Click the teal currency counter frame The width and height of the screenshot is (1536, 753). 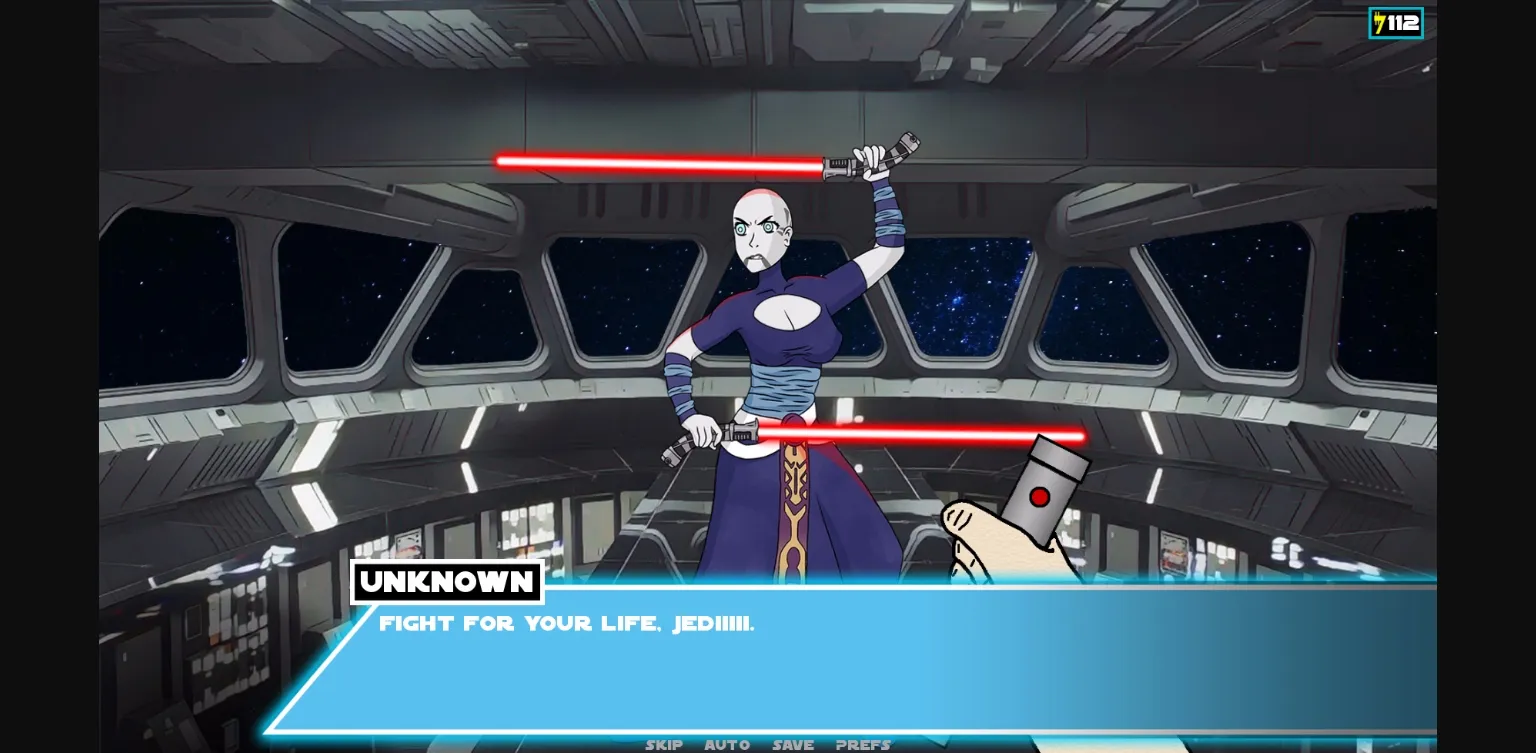coord(1396,21)
